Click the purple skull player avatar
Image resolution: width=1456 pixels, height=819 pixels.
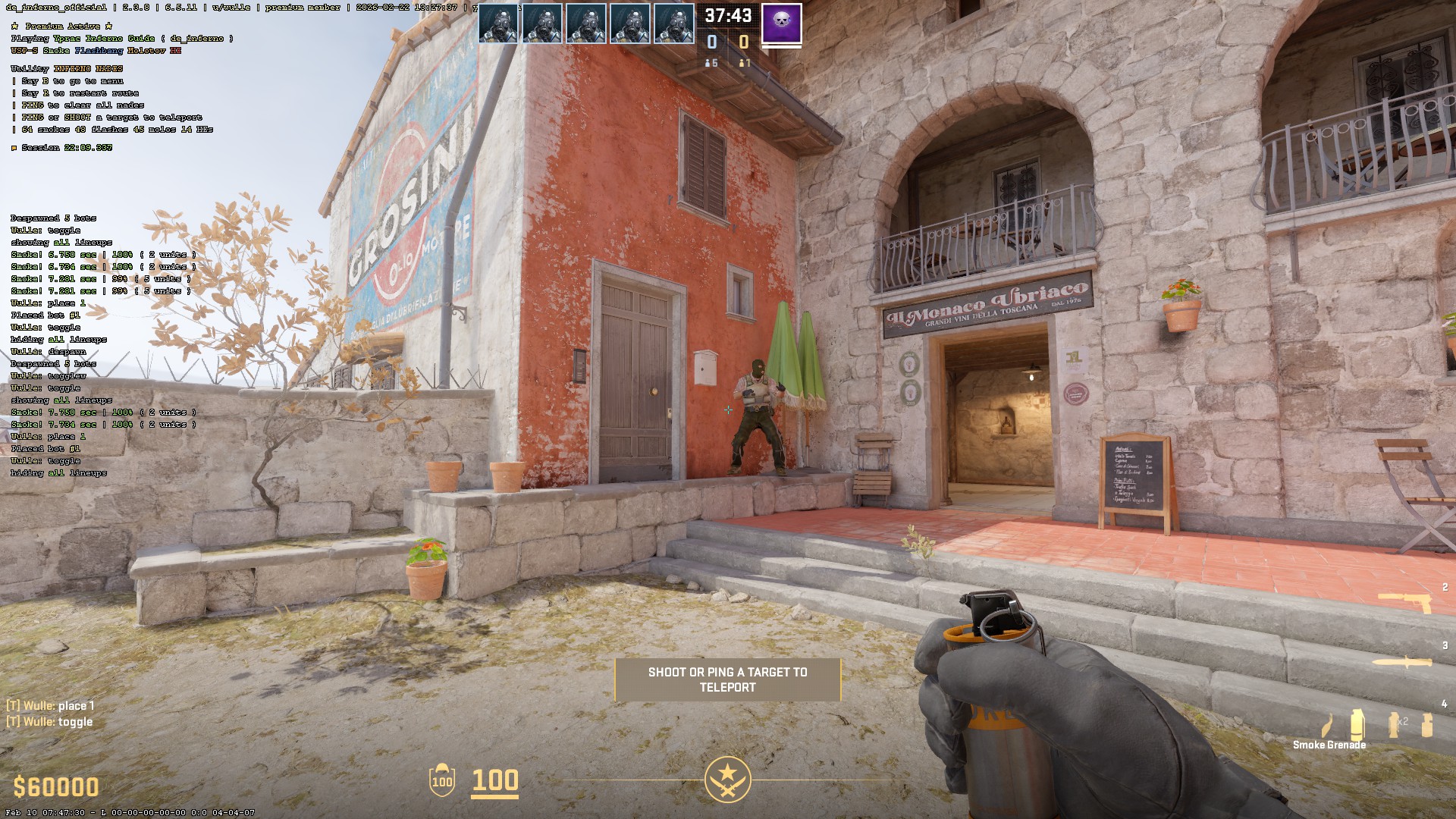click(781, 24)
